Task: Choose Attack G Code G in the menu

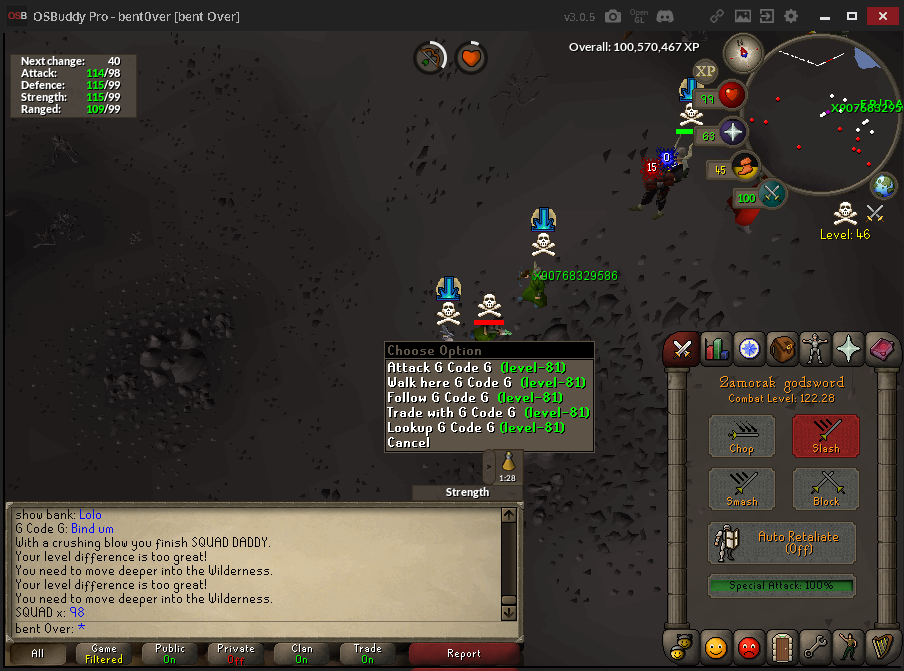Action: [476, 368]
